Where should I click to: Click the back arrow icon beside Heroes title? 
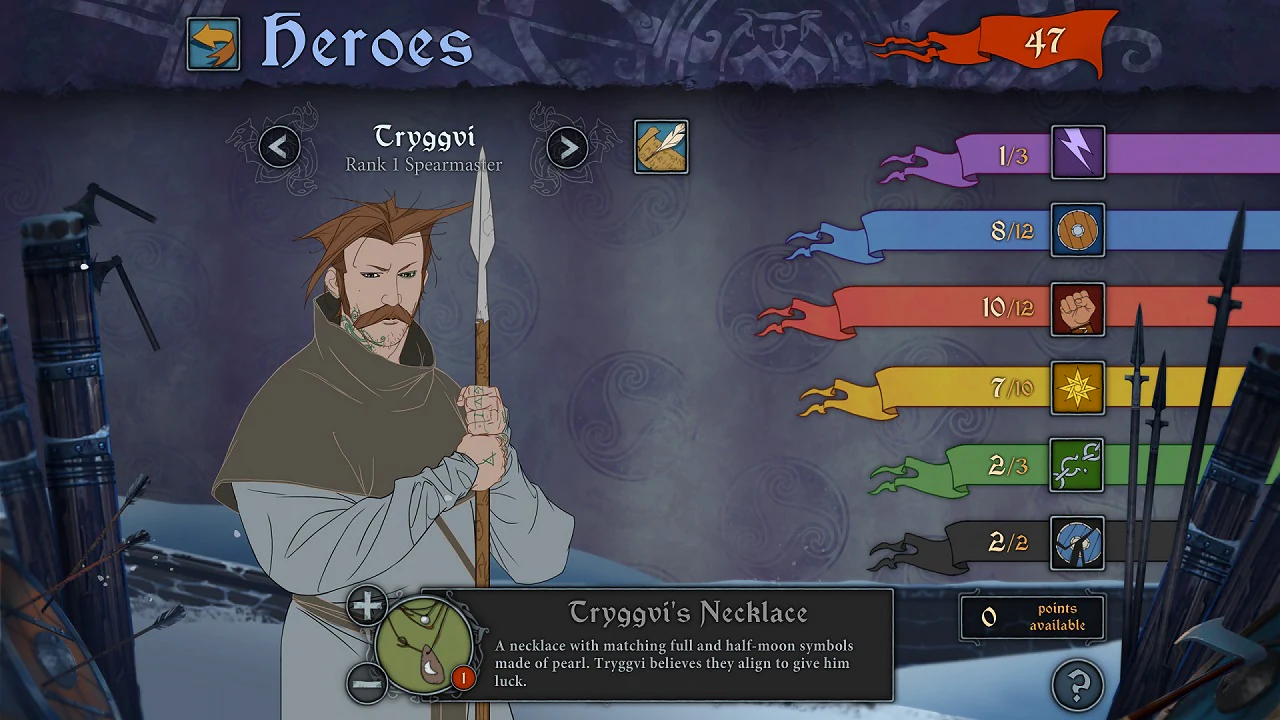tap(213, 43)
